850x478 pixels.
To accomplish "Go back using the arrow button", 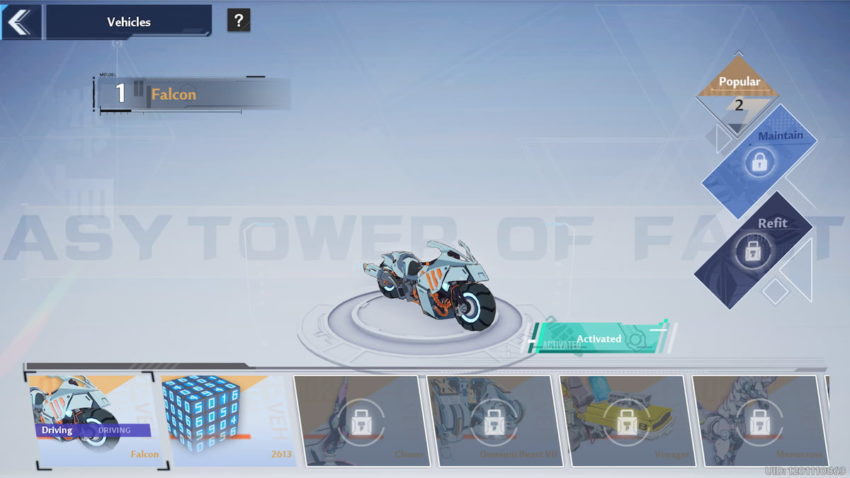I will [20, 21].
